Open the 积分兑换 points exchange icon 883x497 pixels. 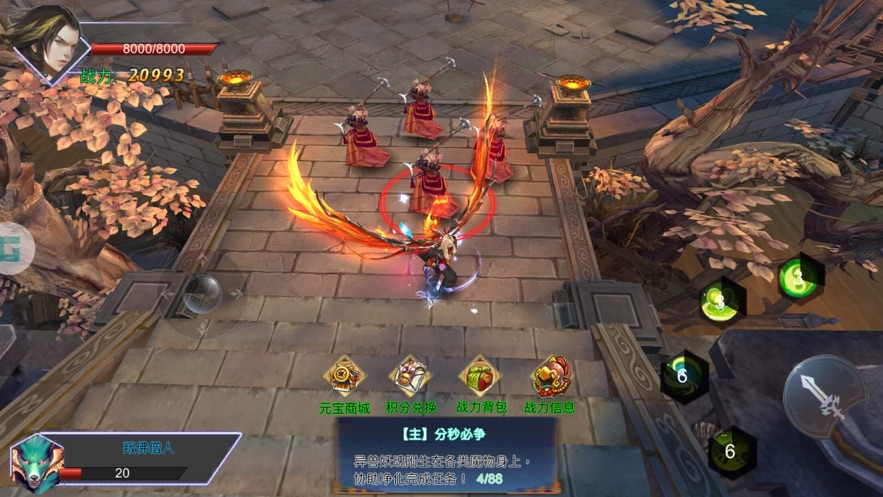point(411,377)
